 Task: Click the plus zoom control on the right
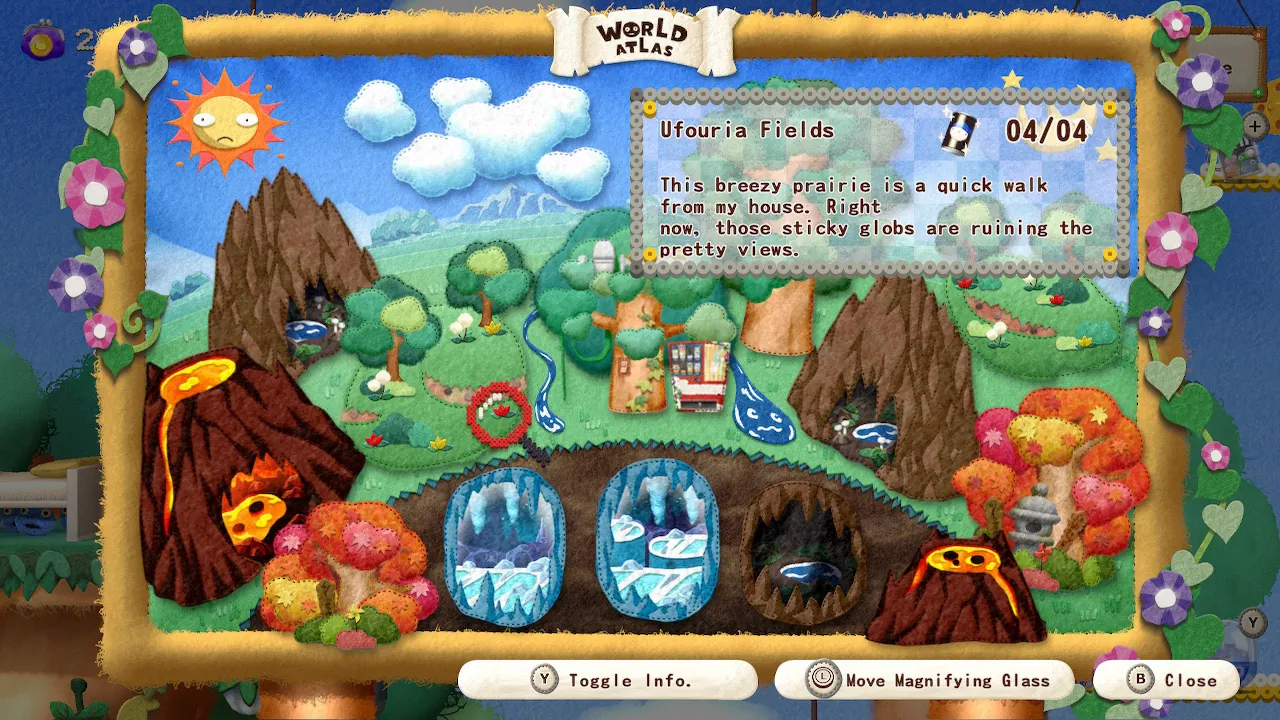tap(1254, 127)
